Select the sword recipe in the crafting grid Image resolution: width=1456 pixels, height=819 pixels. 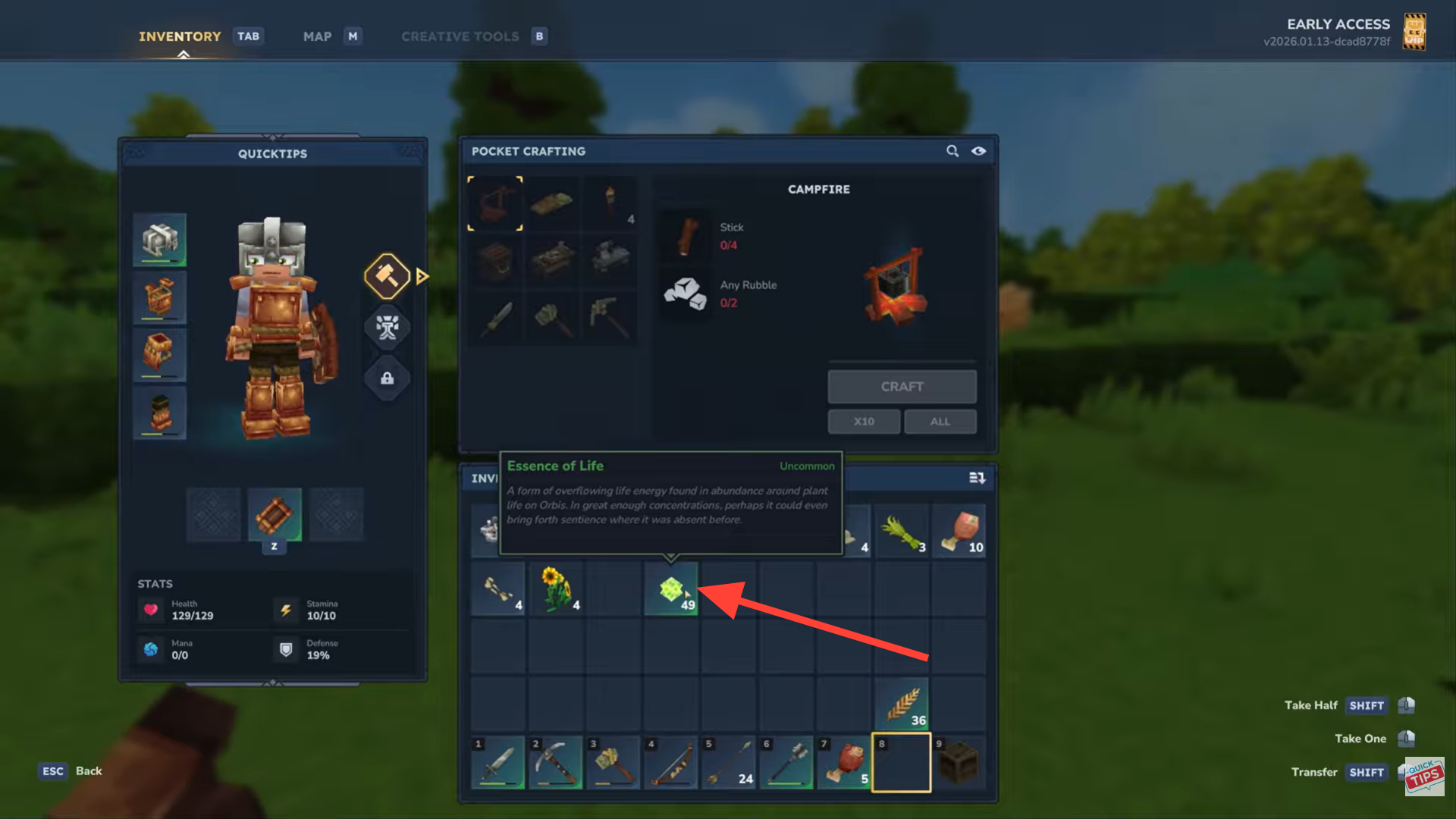(x=495, y=318)
